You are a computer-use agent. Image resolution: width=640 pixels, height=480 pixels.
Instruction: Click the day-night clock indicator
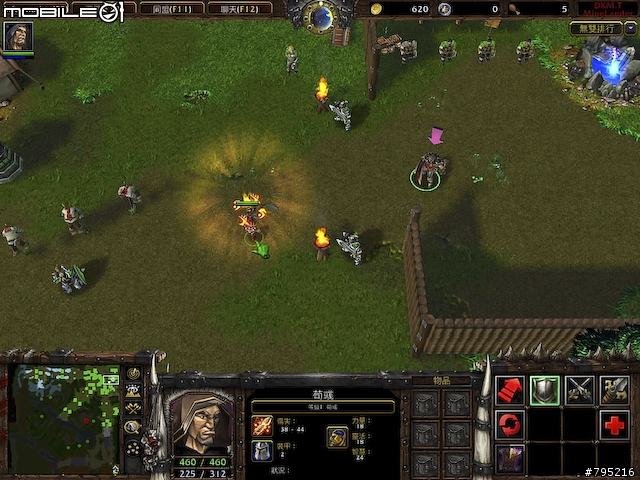click(x=321, y=15)
